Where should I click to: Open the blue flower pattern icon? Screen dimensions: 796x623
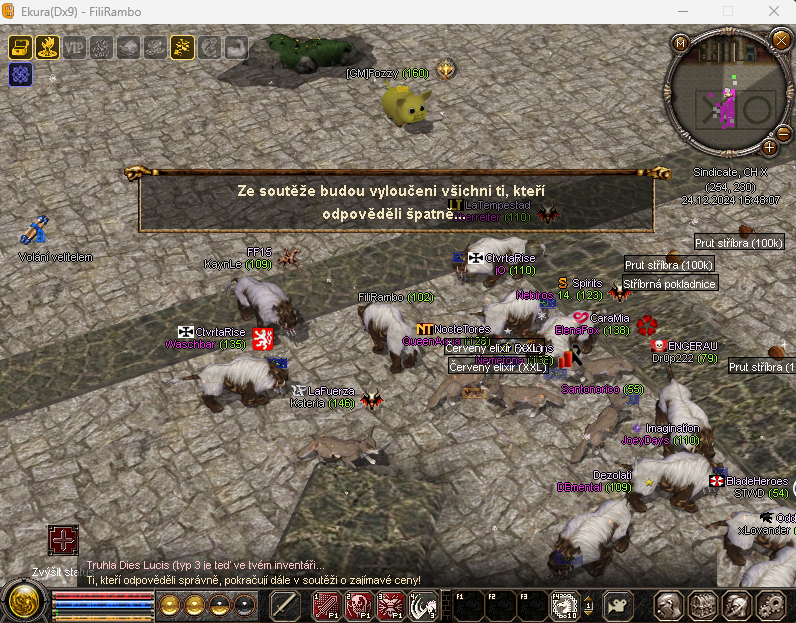(x=21, y=73)
